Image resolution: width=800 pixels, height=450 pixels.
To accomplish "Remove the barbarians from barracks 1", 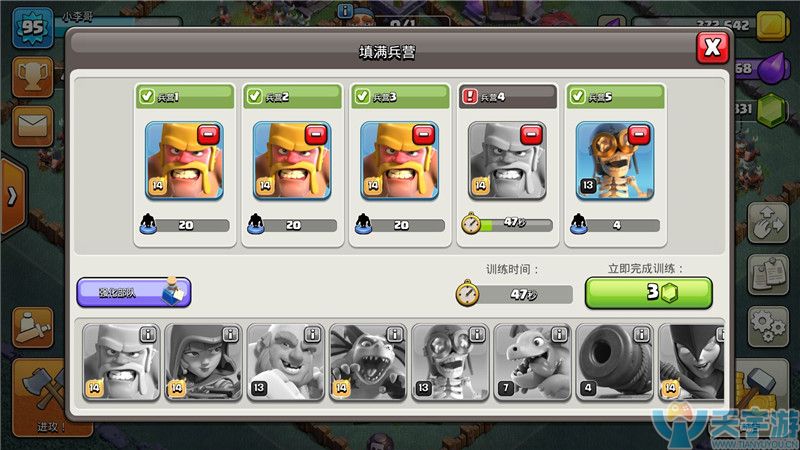I will (208, 135).
